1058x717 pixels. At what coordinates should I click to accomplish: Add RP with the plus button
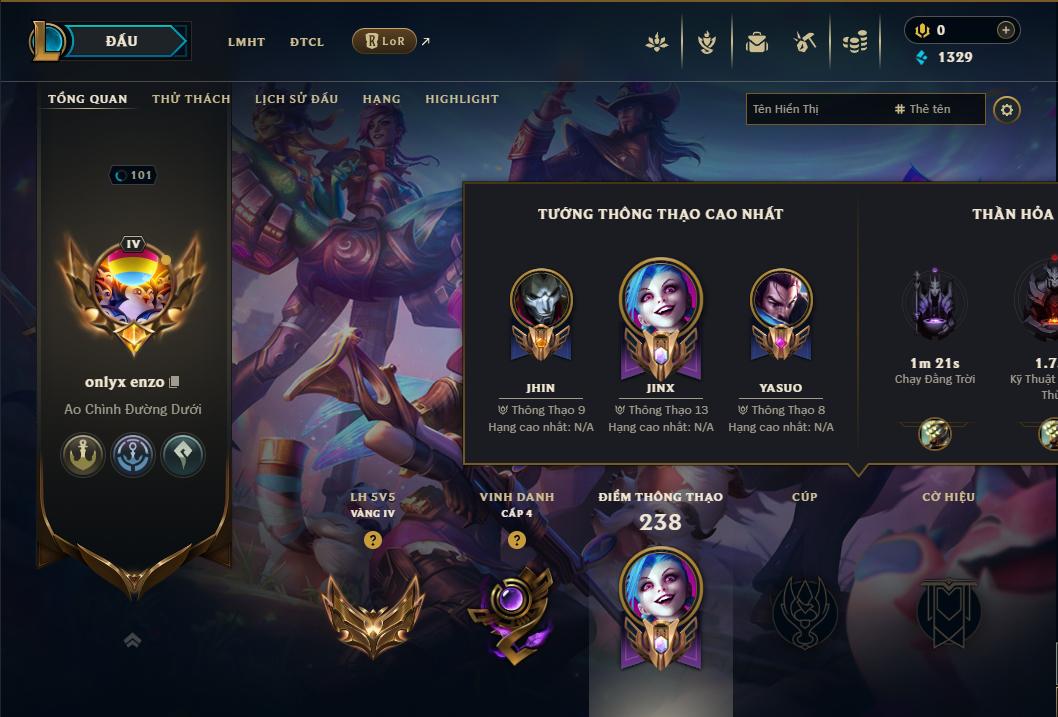pos(1005,30)
